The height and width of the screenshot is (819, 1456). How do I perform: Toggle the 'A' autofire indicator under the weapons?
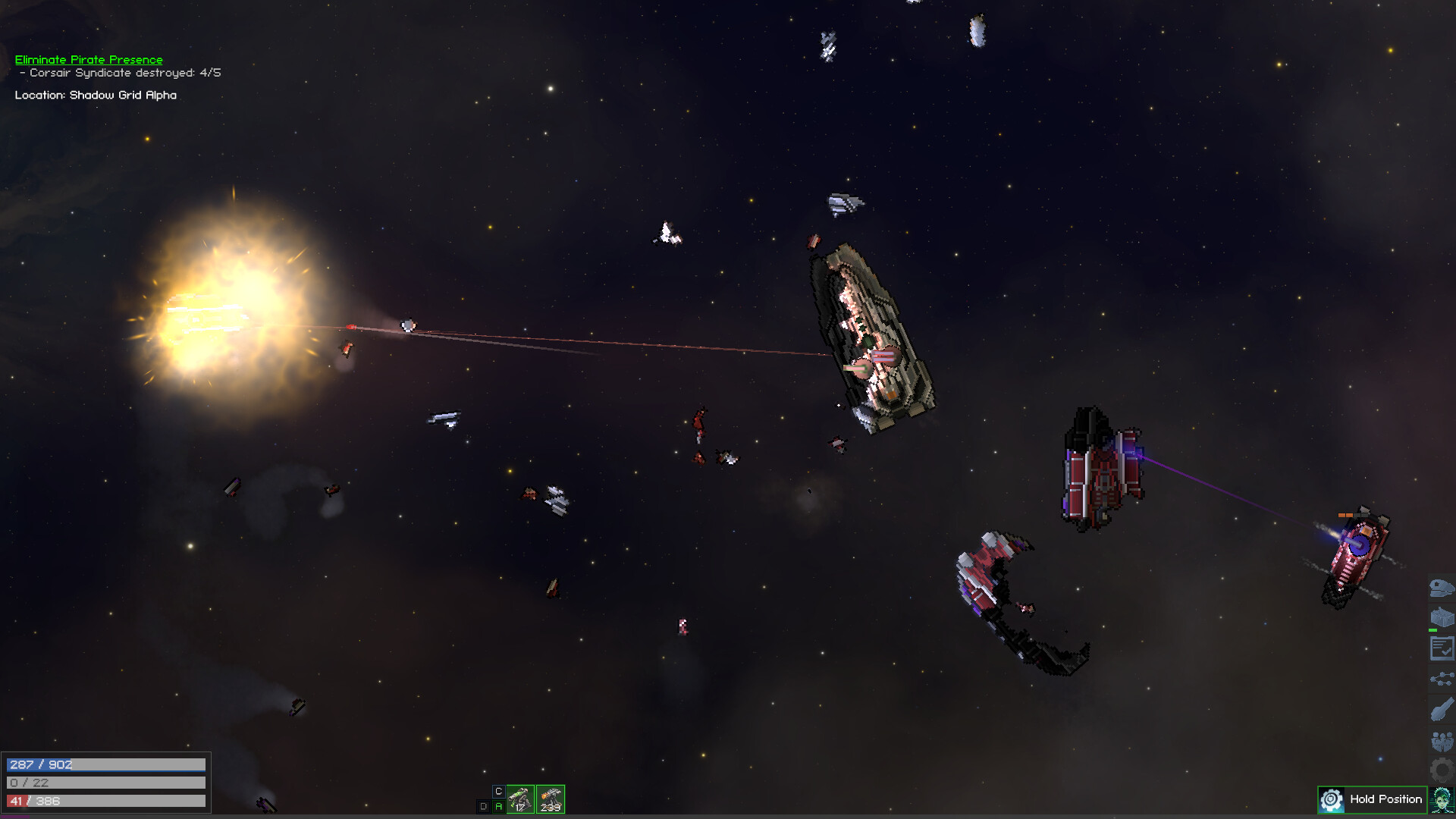[498, 807]
